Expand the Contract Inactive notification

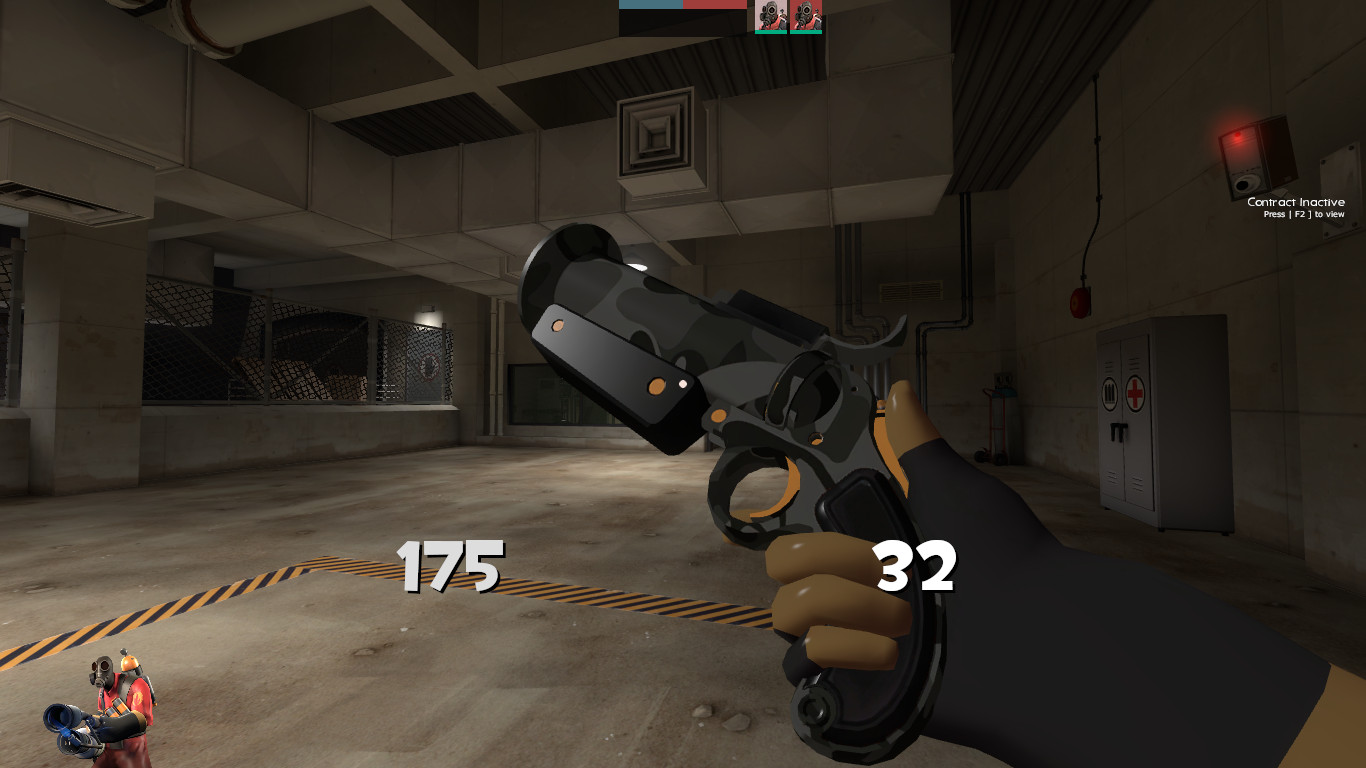1297,202
